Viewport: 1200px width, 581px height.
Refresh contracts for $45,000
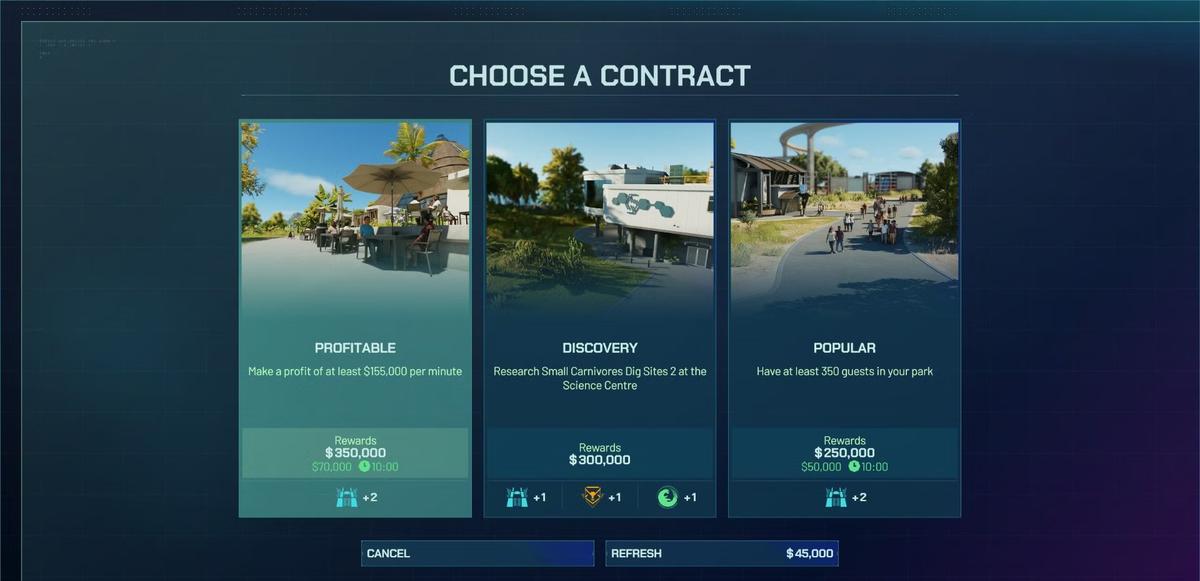[721, 553]
